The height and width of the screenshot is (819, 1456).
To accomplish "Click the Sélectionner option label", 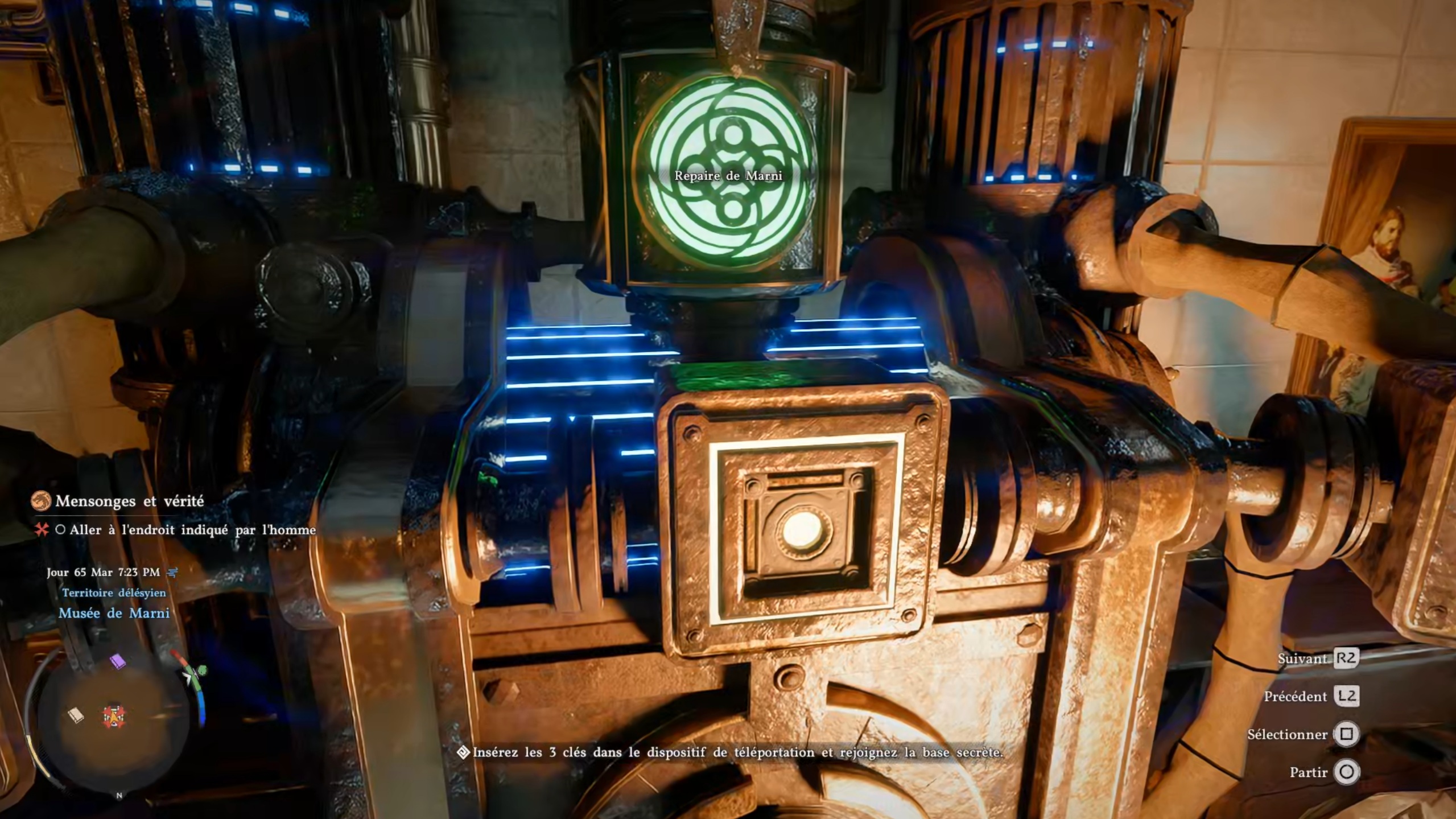I will pos(1286,734).
